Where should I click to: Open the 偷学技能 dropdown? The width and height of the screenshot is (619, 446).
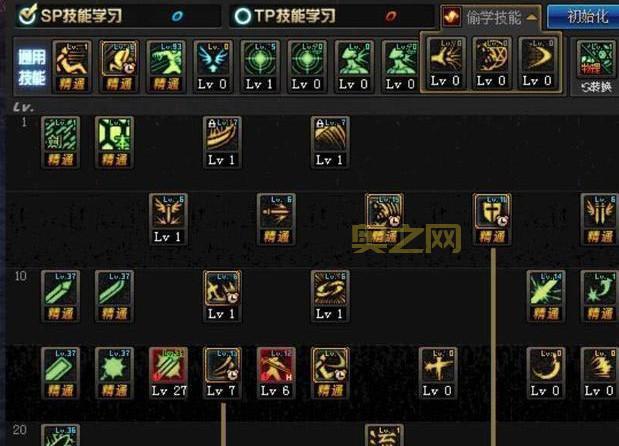click(491, 16)
